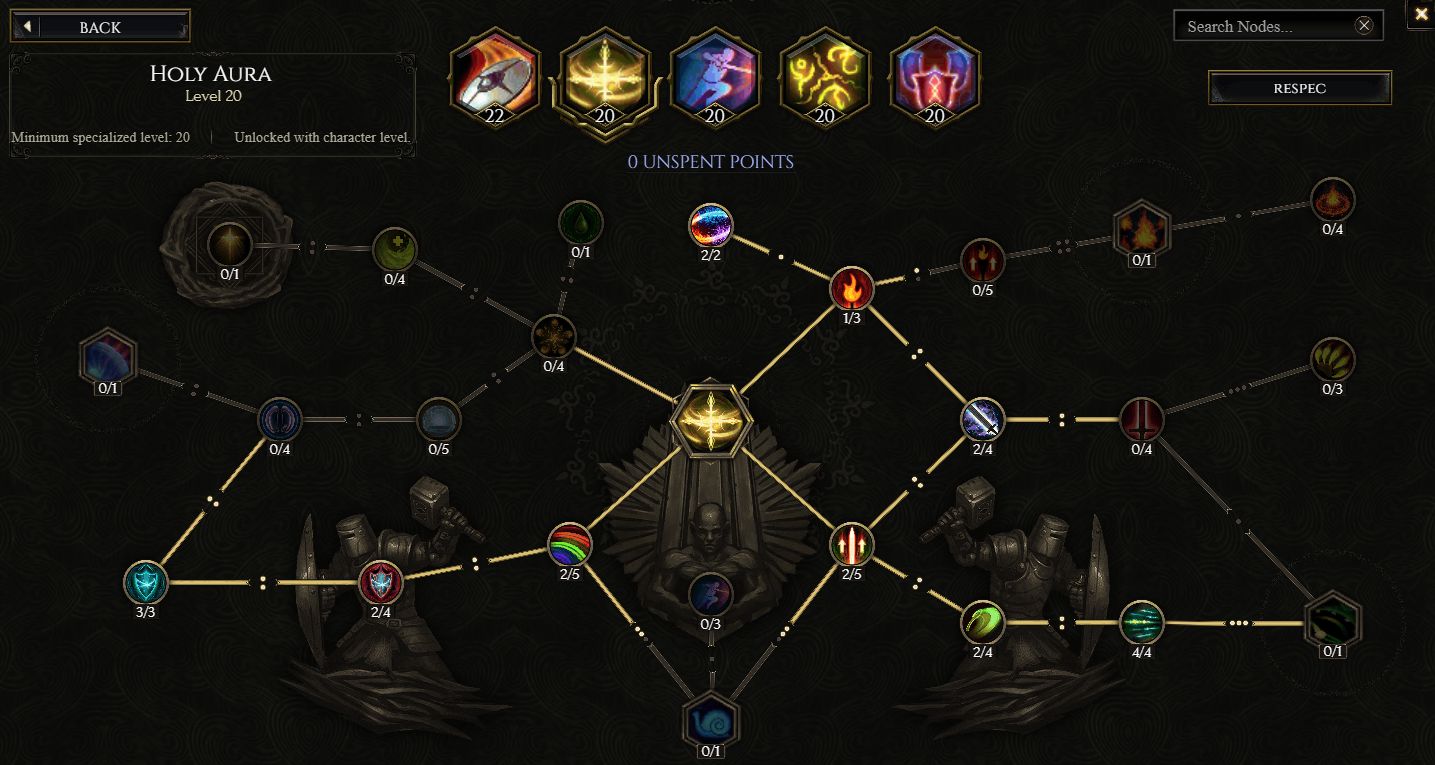Open the blue dashing figure skill tree
This screenshot has width=1435, height=765.
(714, 77)
